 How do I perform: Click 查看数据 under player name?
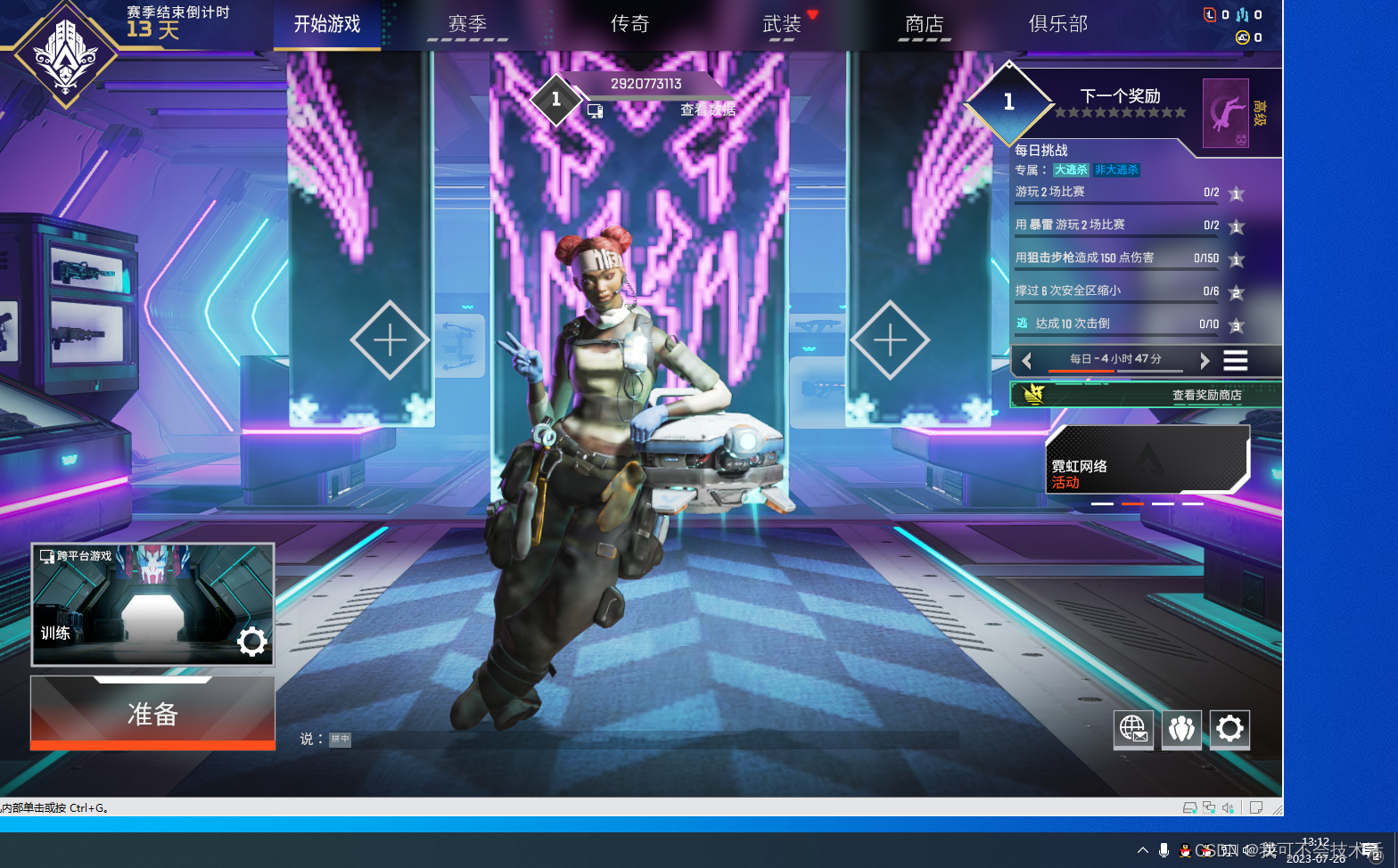[708, 110]
